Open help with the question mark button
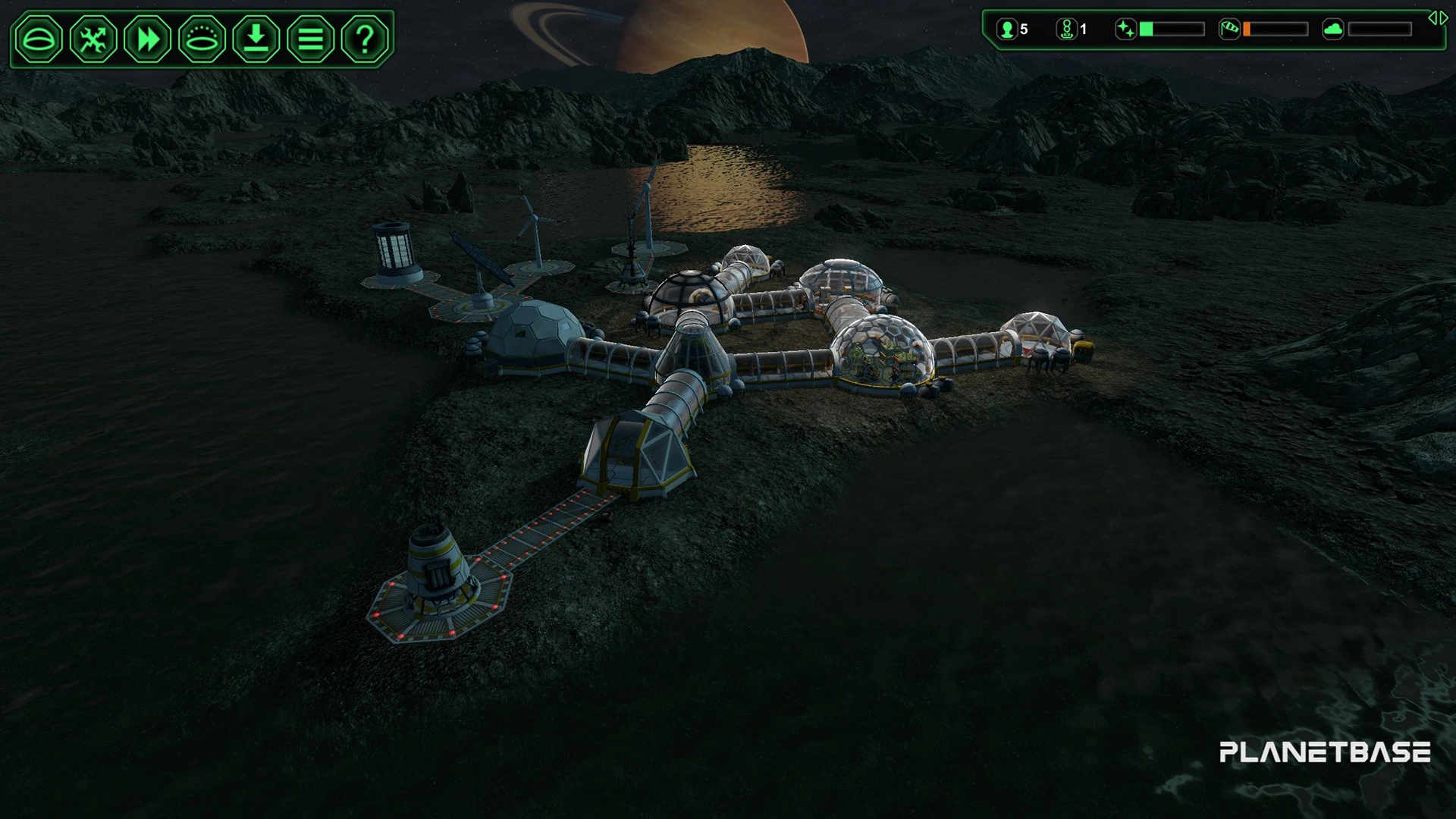The image size is (1456, 819). (x=365, y=39)
